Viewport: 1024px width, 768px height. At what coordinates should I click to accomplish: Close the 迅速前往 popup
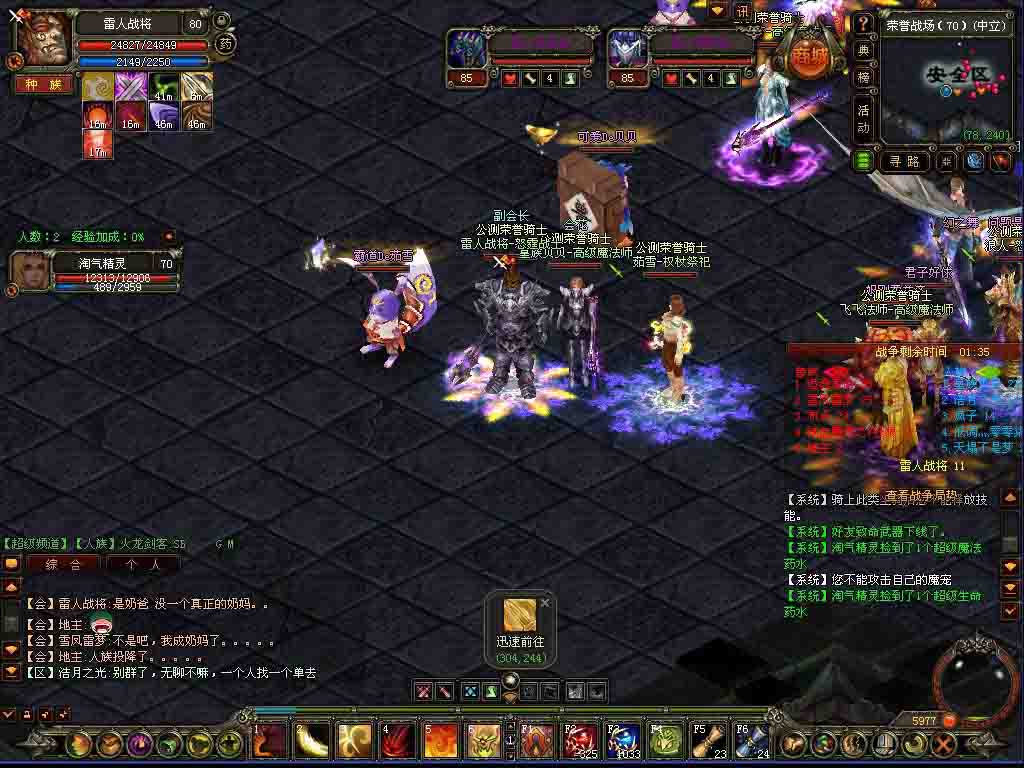point(545,603)
